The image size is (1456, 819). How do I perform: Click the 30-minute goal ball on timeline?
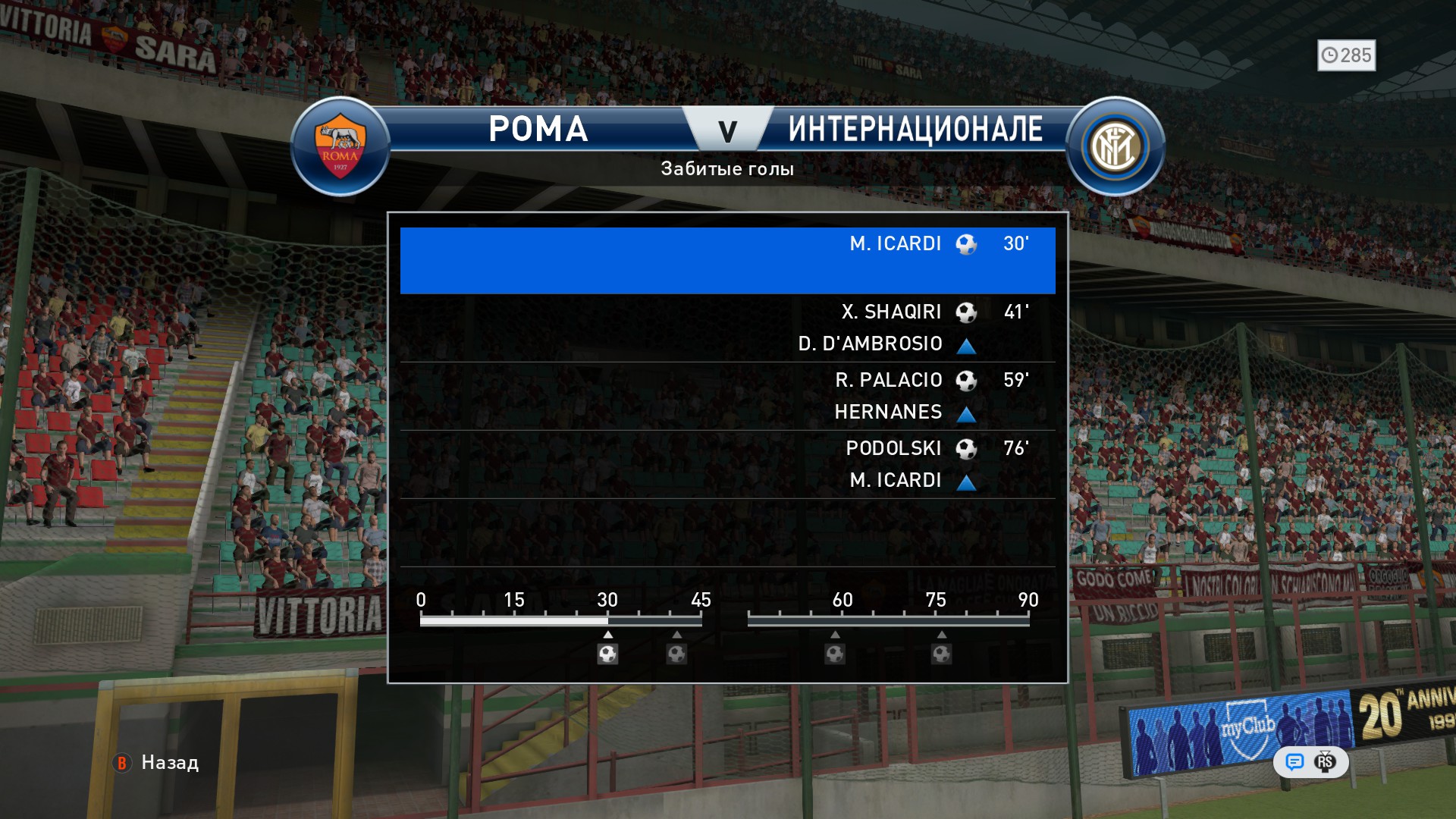607,654
